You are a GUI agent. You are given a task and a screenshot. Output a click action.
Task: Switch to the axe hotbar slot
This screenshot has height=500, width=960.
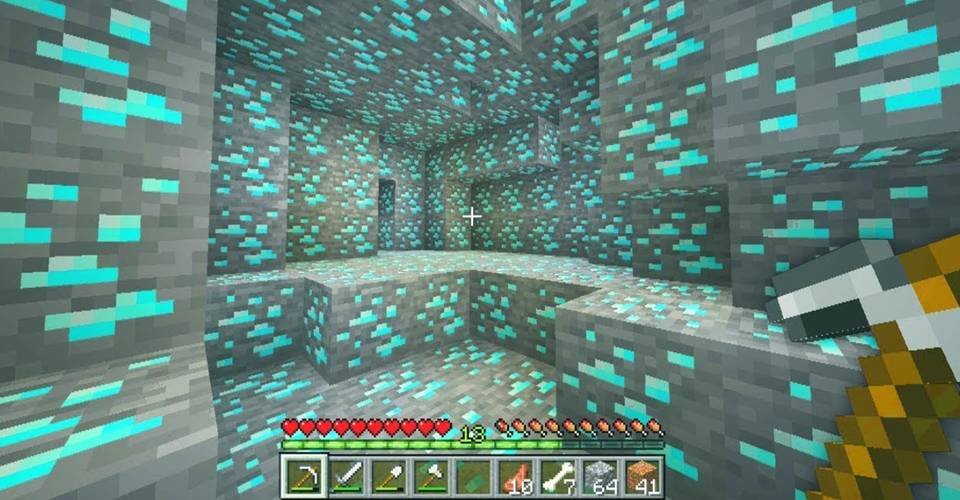pyautogui.click(x=430, y=476)
